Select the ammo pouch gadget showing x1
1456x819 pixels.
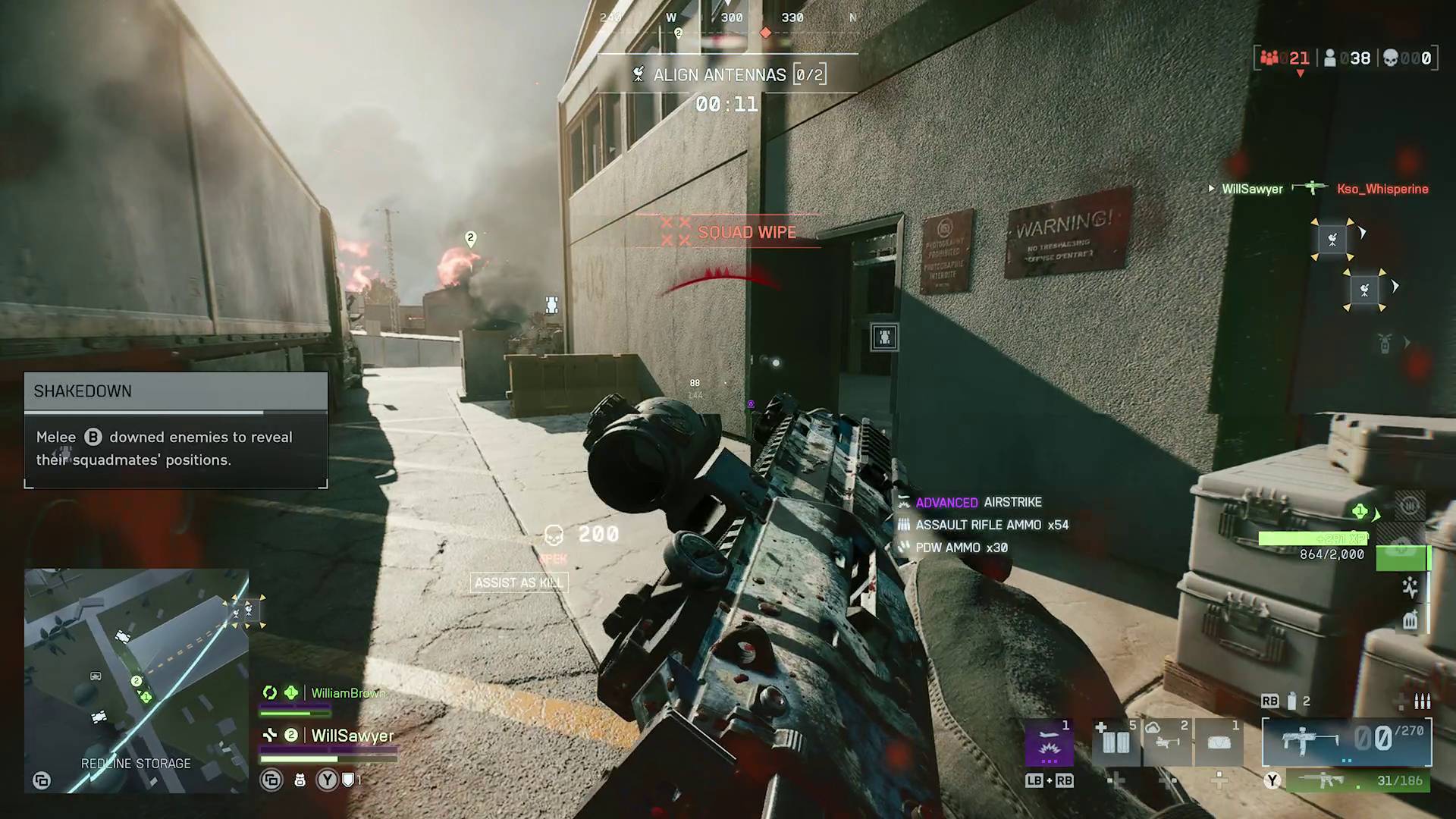[1221, 743]
